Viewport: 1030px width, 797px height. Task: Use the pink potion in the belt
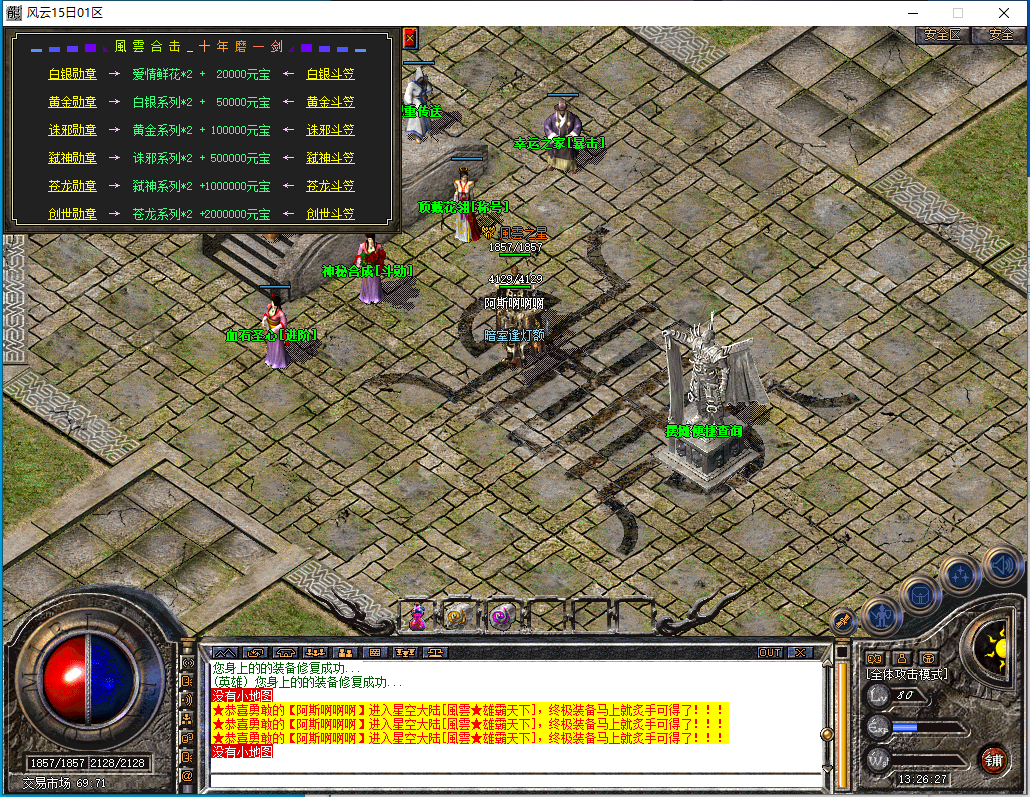pyautogui.click(x=417, y=617)
